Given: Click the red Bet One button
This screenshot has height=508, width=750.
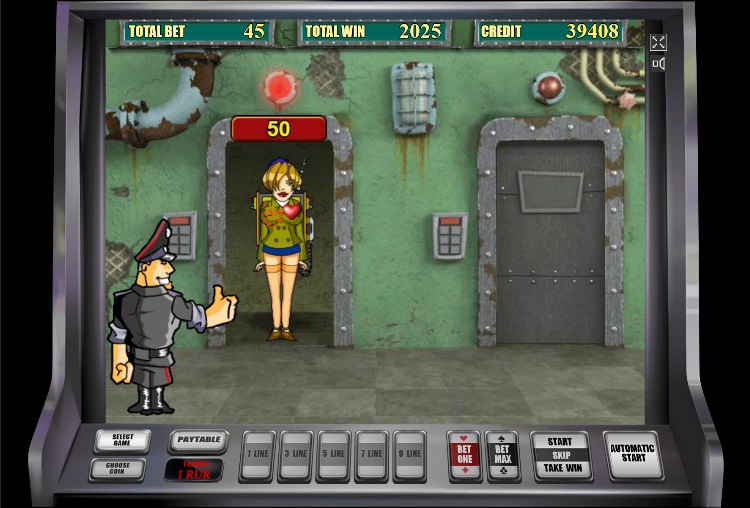Looking at the screenshot, I should click(464, 456).
